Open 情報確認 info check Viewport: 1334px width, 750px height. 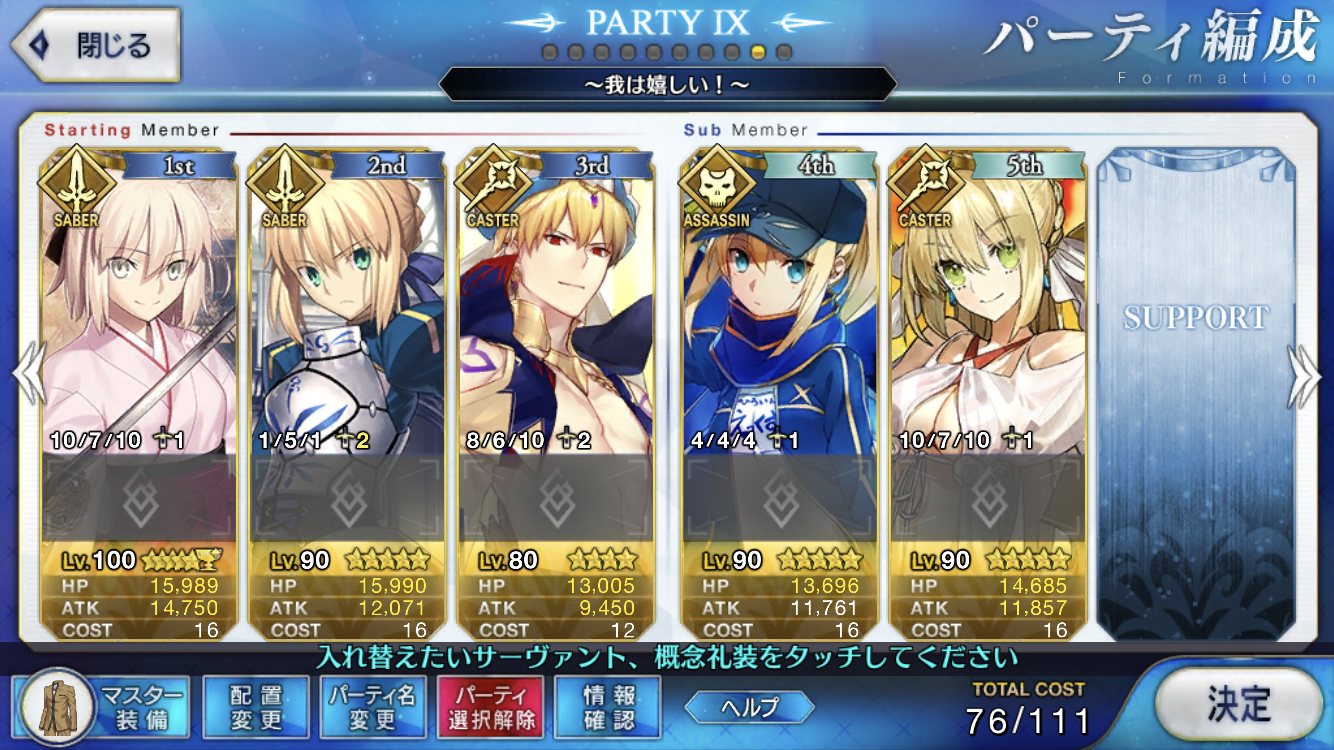608,706
